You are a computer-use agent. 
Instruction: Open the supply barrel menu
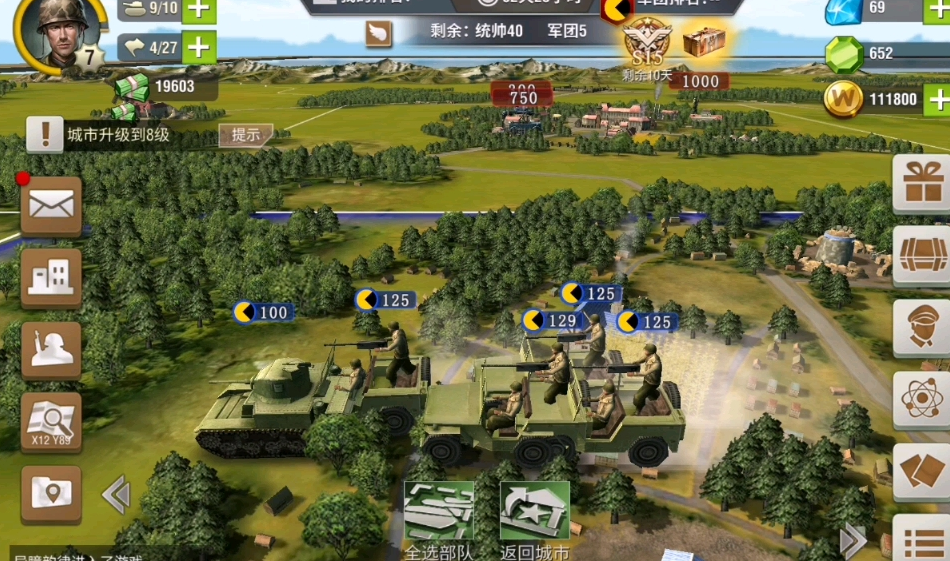click(x=921, y=256)
